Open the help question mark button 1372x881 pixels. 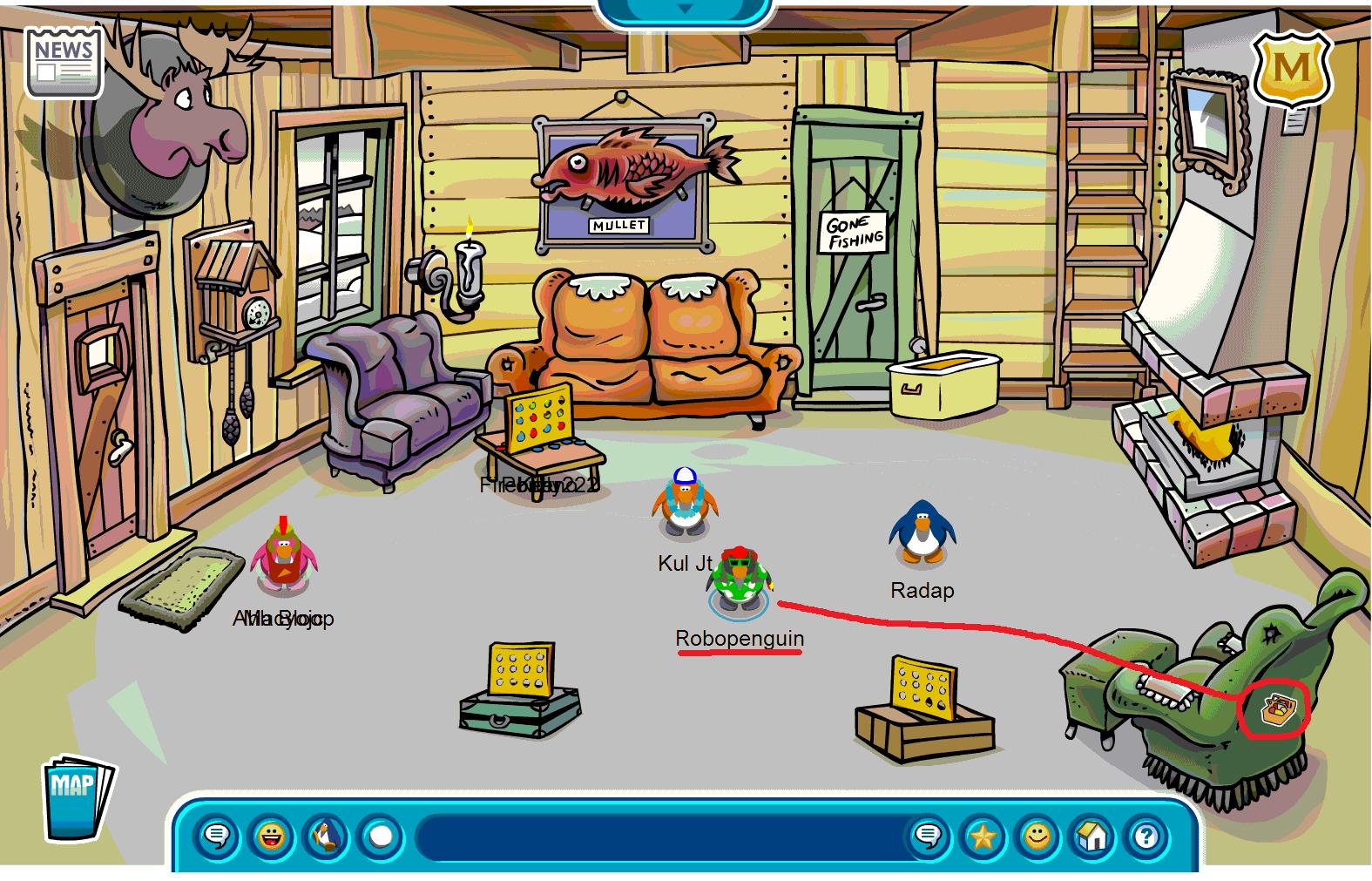(x=1147, y=837)
